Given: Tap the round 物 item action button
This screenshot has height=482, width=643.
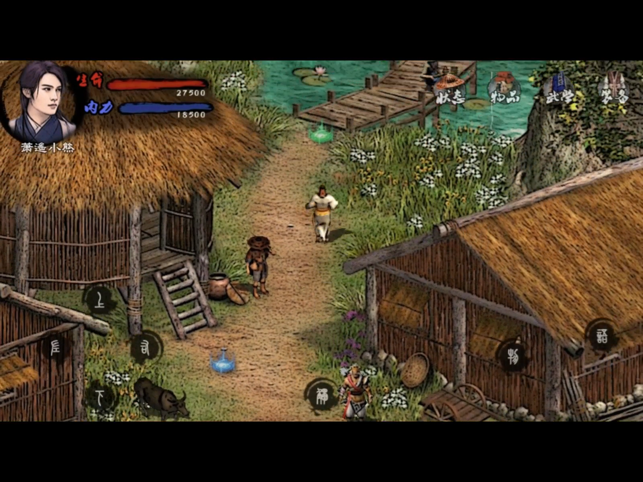Looking at the screenshot, I should [x=513, y=354].
